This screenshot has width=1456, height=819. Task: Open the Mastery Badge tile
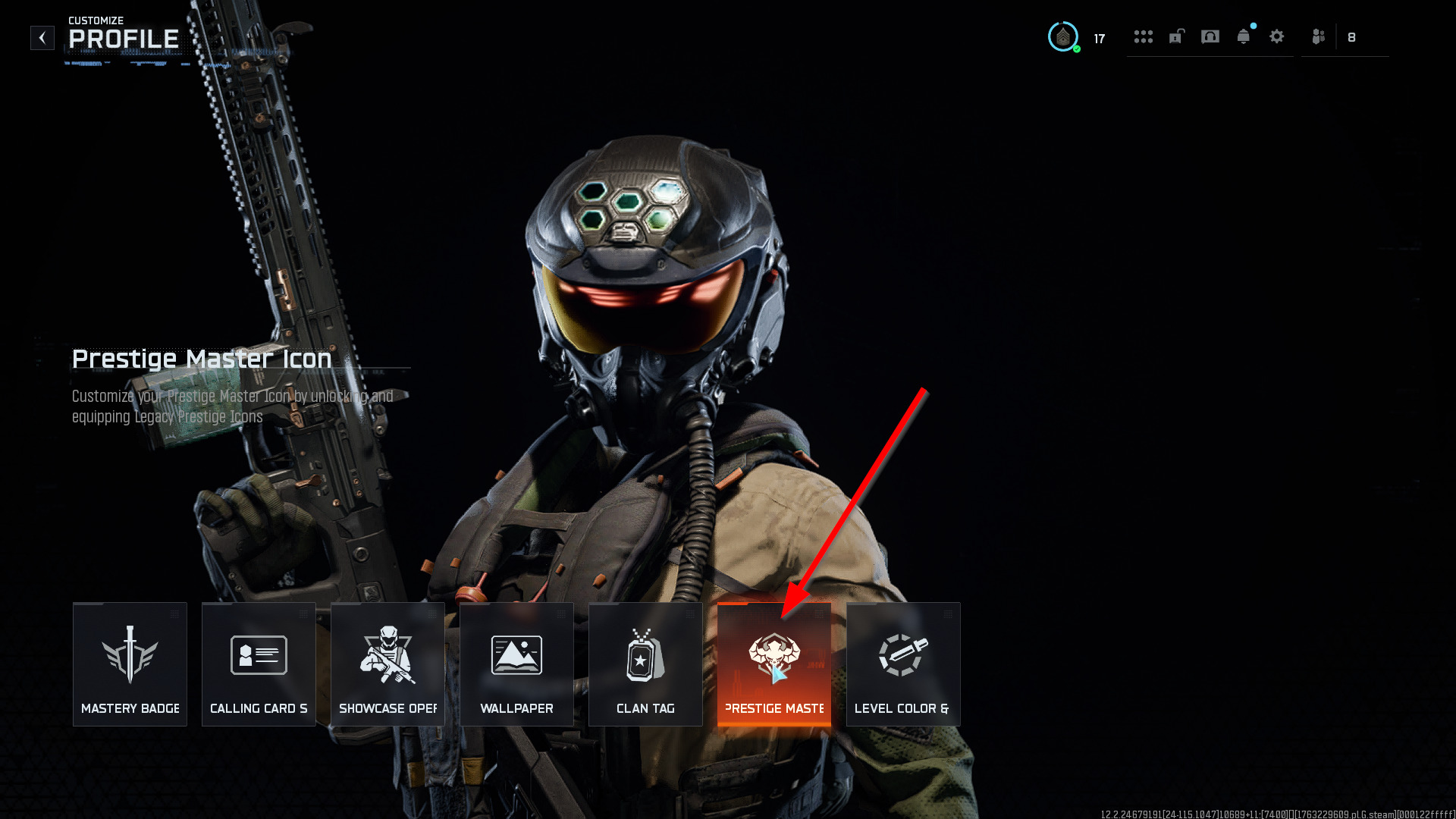pyautogui.click(x=130, y=664)
